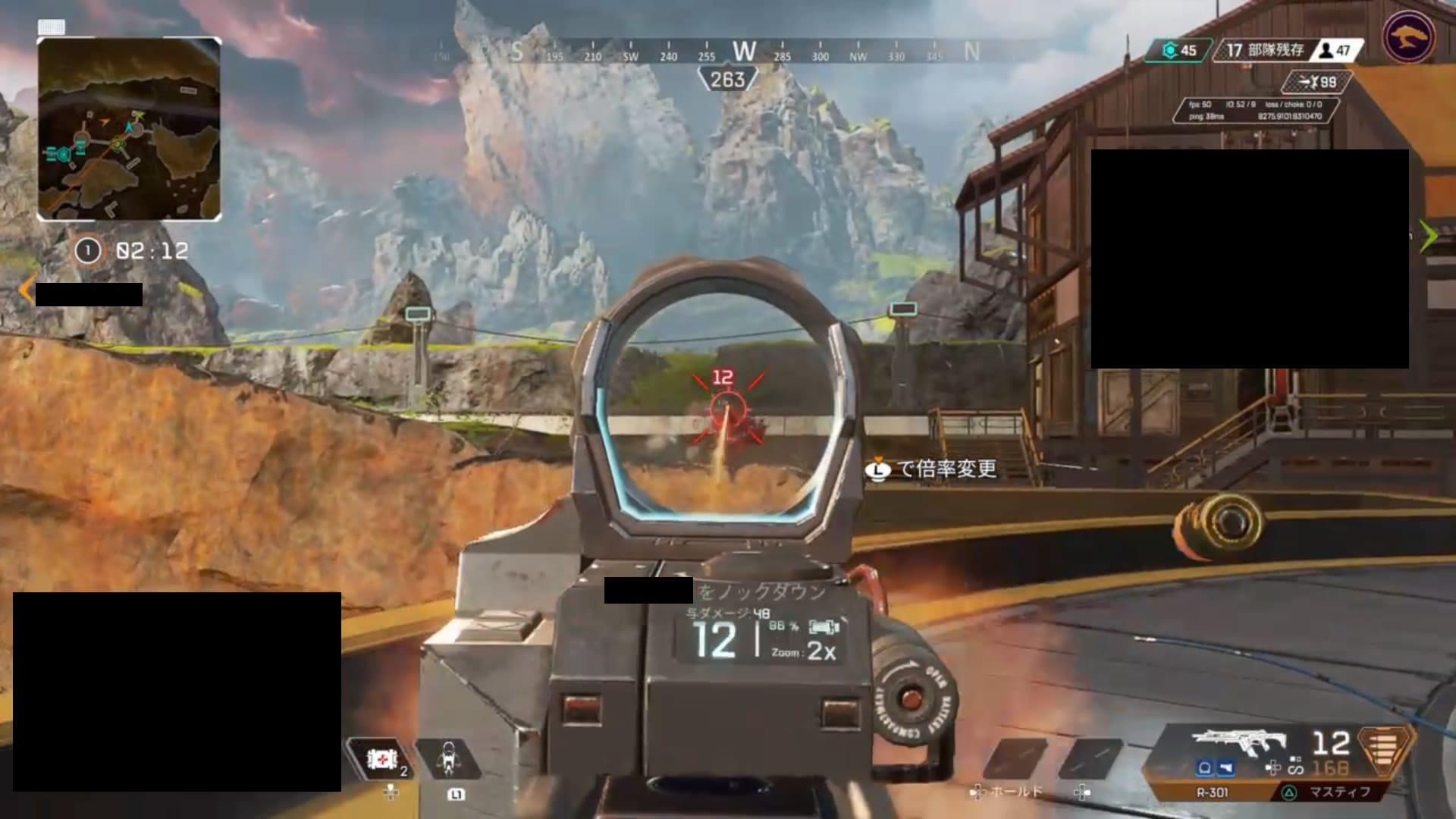Click the crafting materials counter icon

click(1170, 51)
